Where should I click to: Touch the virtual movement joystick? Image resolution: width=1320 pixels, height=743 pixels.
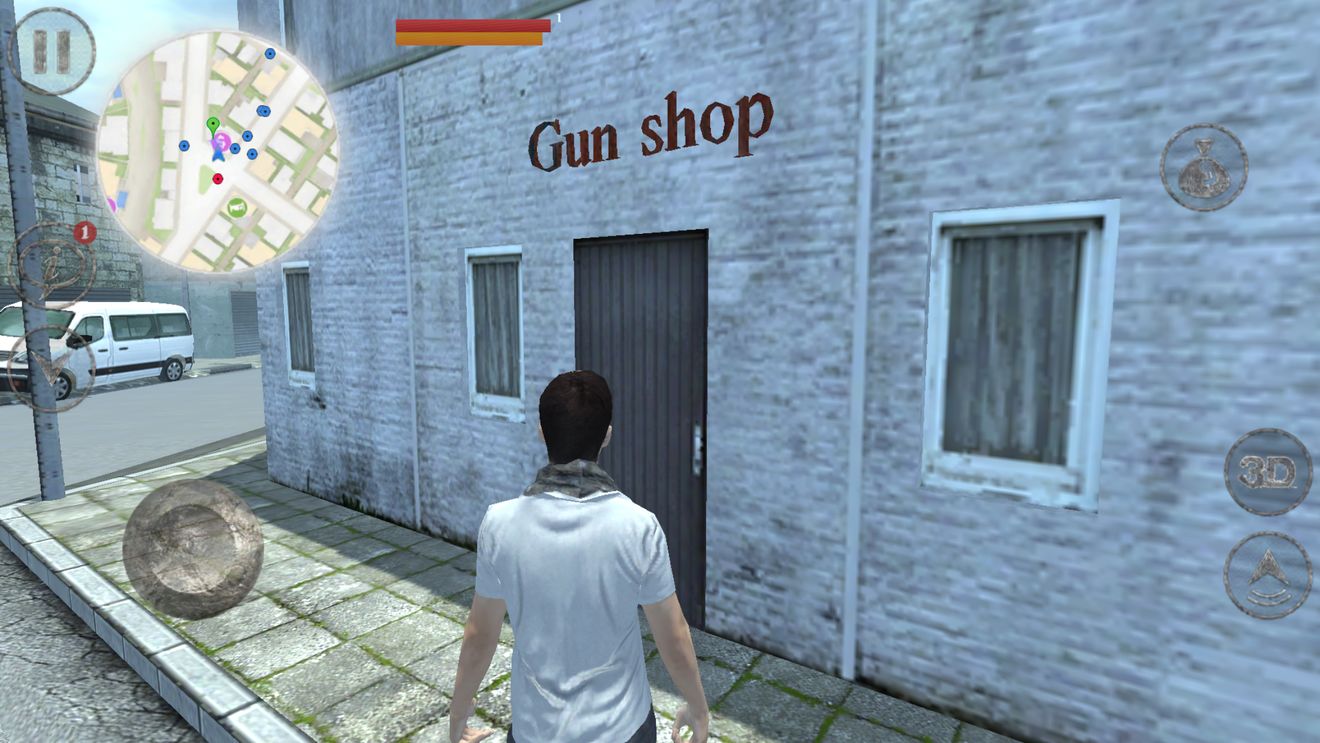[192, 548]
